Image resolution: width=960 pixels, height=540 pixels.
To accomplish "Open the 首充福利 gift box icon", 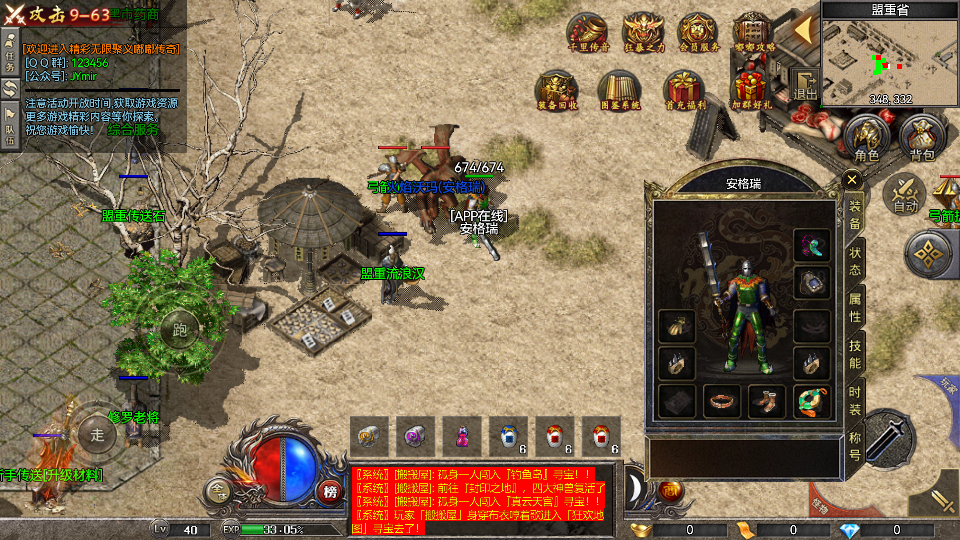I will coord(685,88).
